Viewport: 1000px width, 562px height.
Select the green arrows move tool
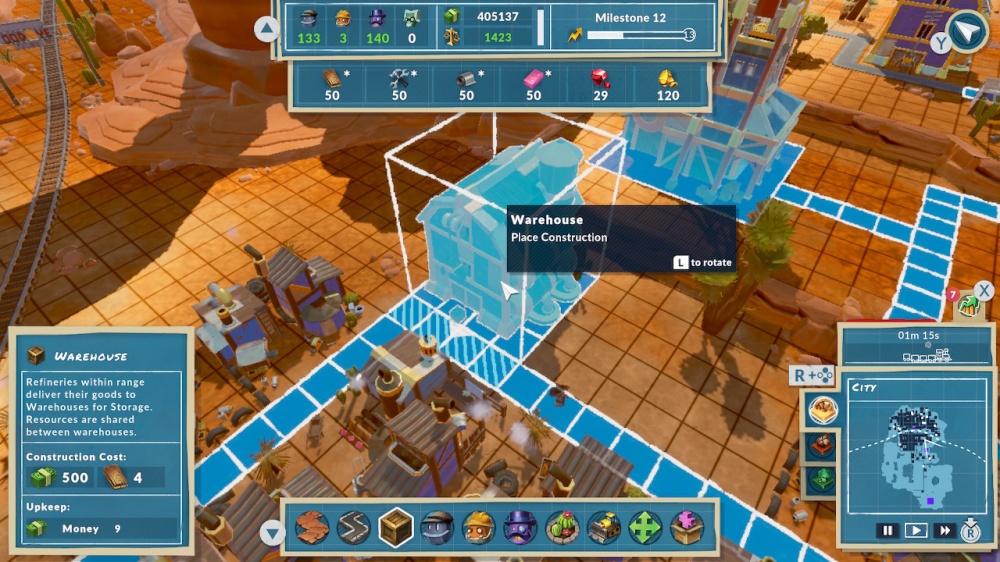click(645, 527)
